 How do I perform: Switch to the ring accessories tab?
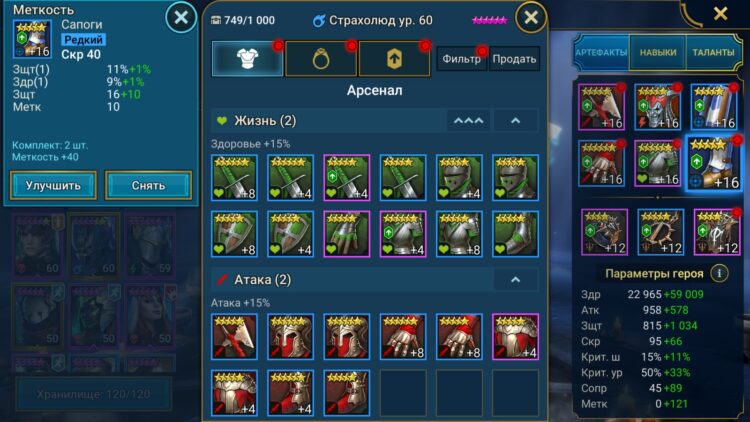(320, 59)
